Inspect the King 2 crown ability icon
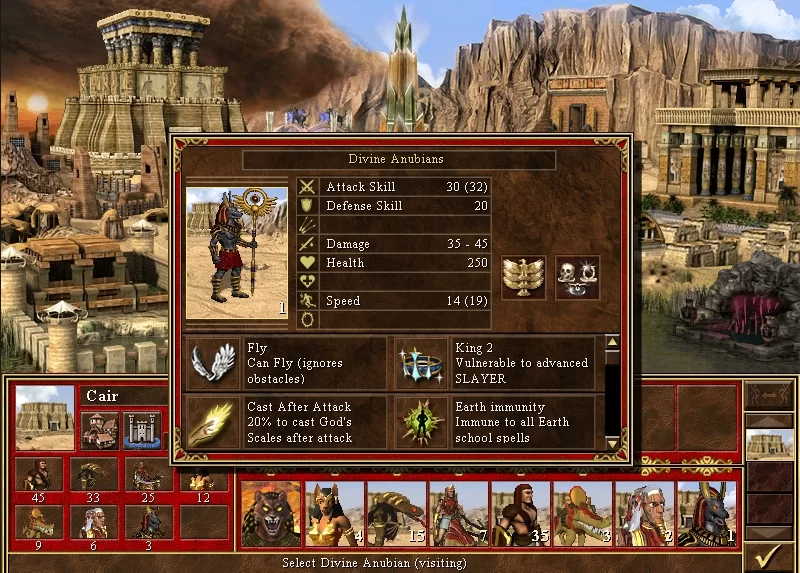 [420, 362]
